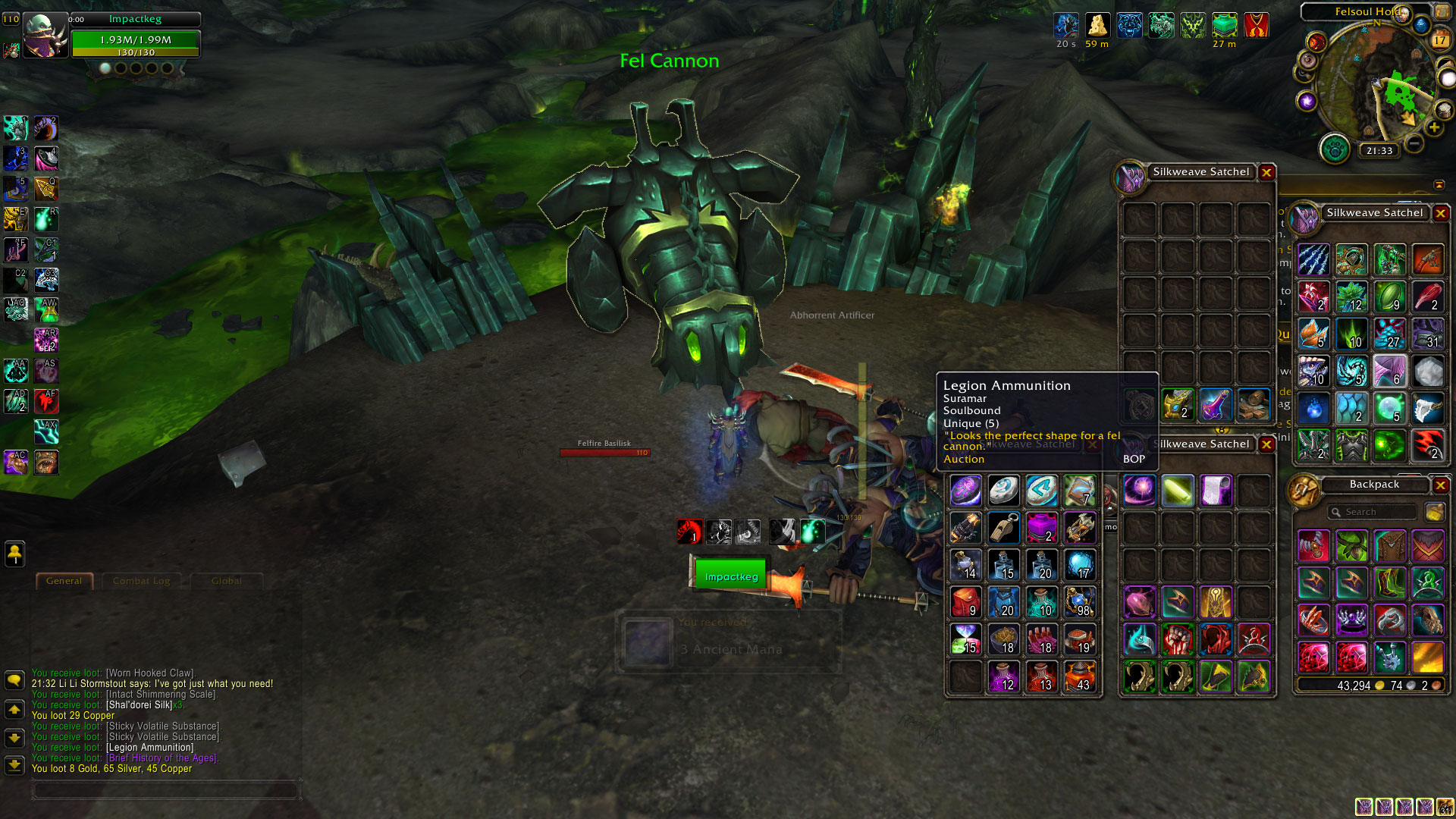Open the calendar showing day 17

tap(1439, 40)
